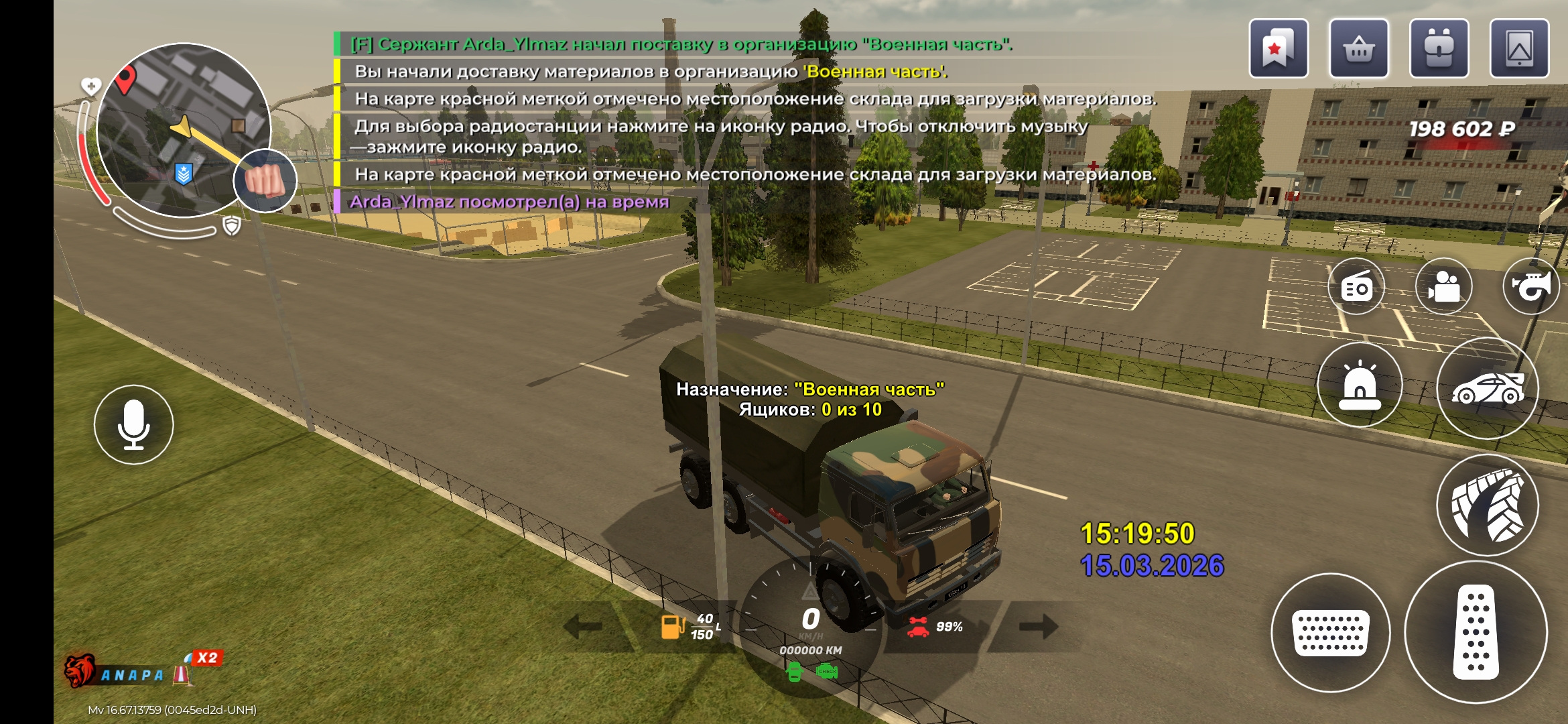Tap the fist weapon icon
Image resolution: width=1568 pixels, height=724 pixels.
(x=265, y=181)
